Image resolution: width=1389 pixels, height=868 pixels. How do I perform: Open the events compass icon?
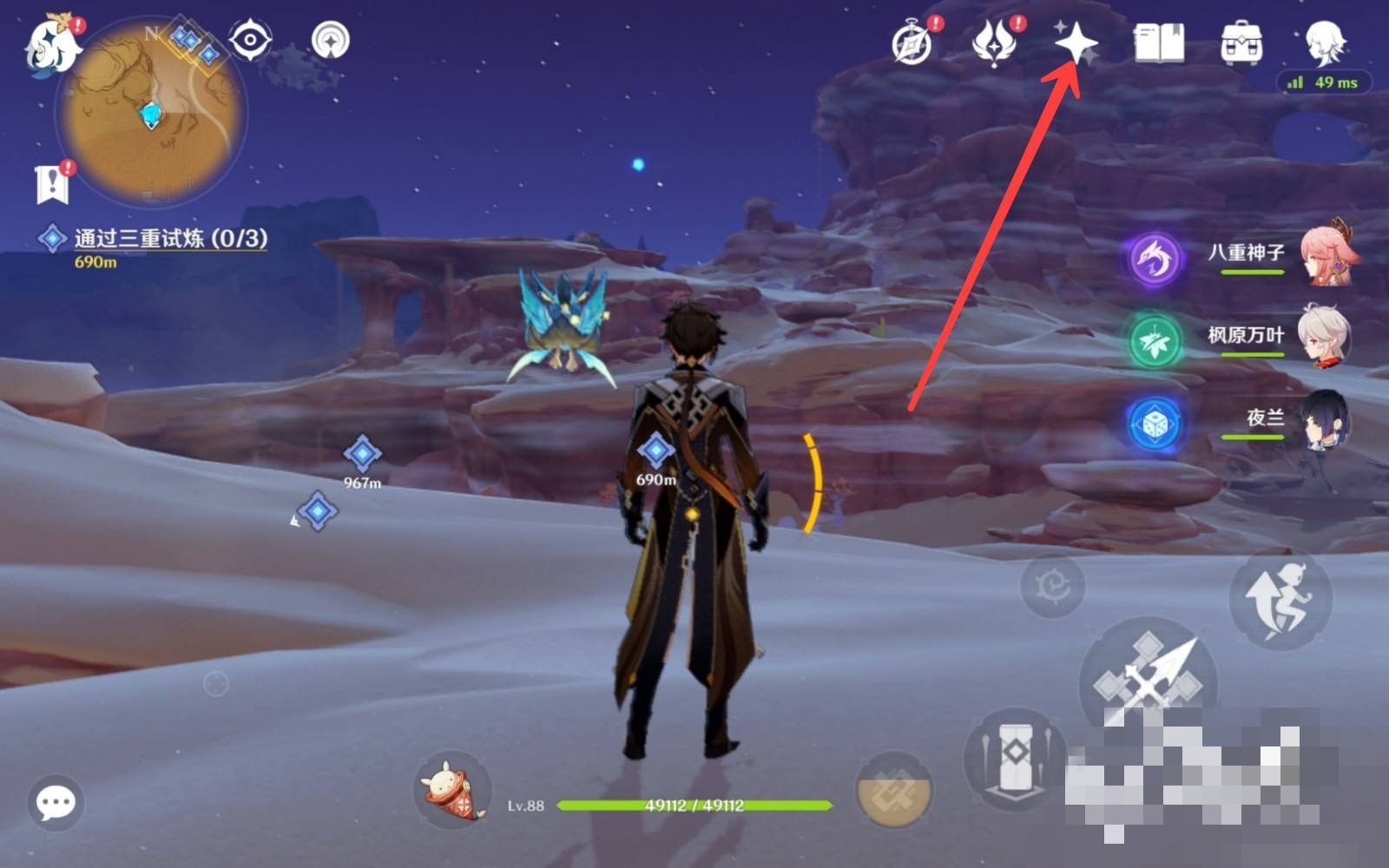(x=912, y=43)
